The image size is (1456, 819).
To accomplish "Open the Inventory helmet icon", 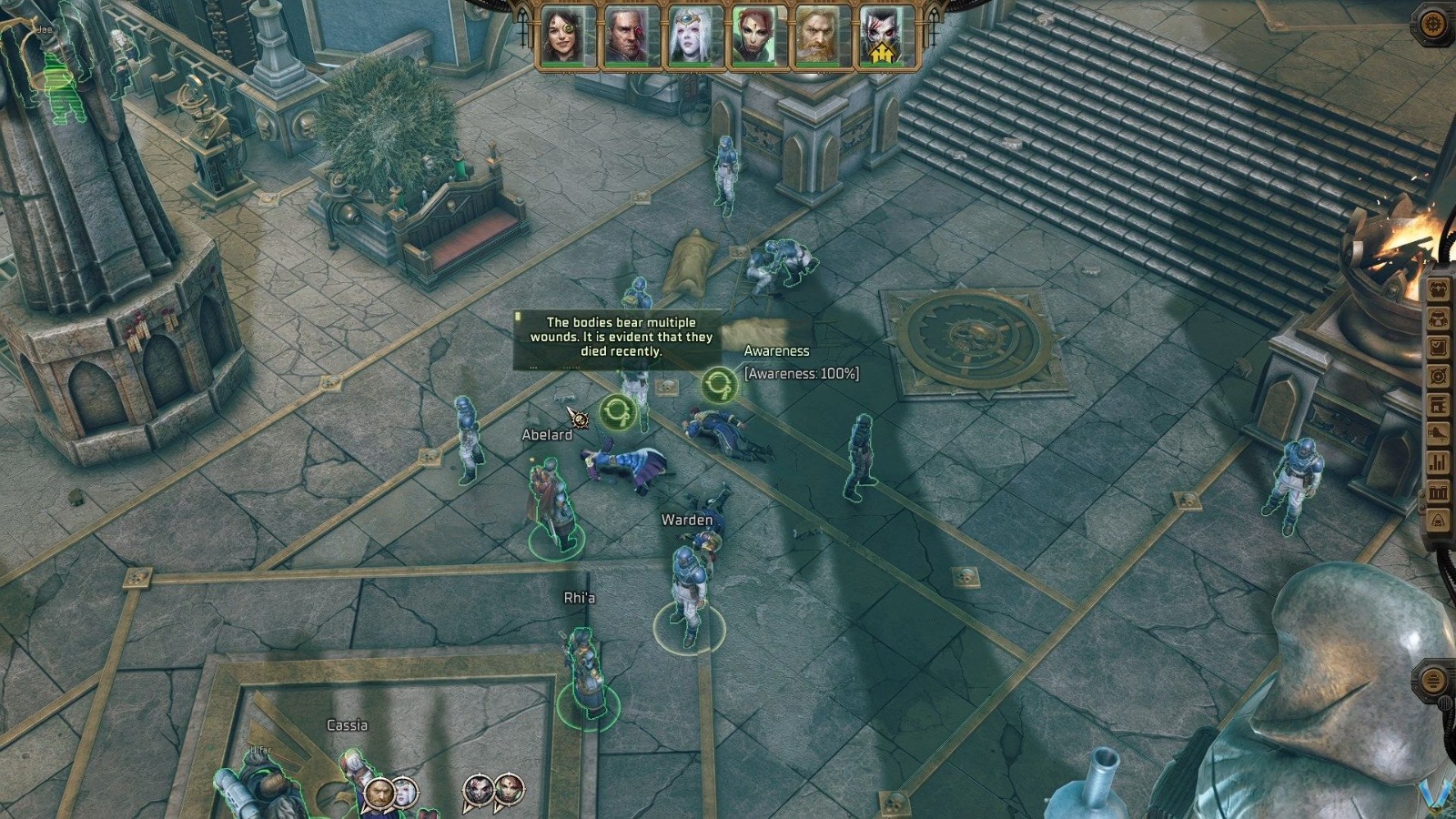I will 1439,318.
